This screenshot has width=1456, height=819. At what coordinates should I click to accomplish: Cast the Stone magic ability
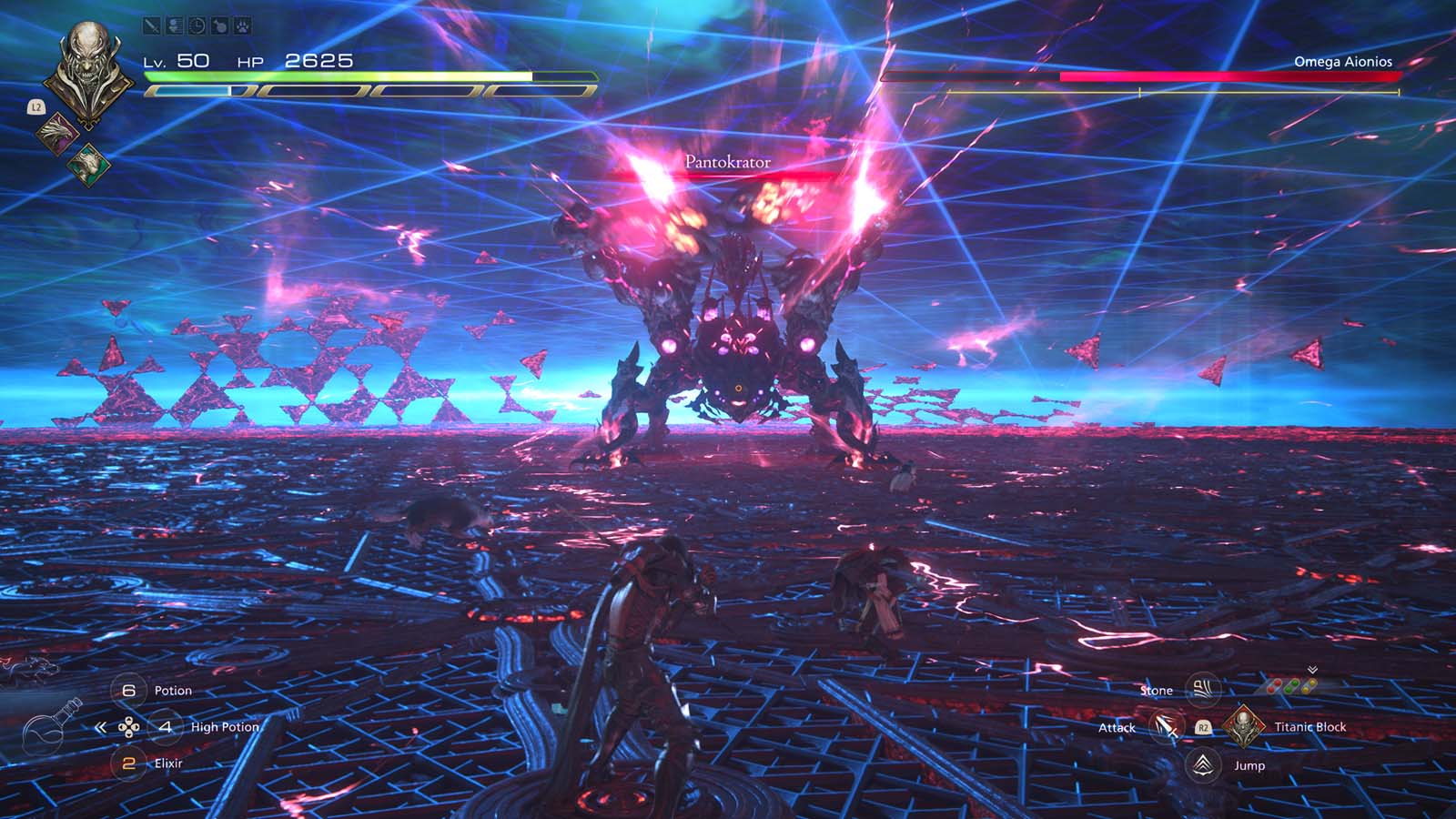pyautogui.click(x=1203, y=690)
